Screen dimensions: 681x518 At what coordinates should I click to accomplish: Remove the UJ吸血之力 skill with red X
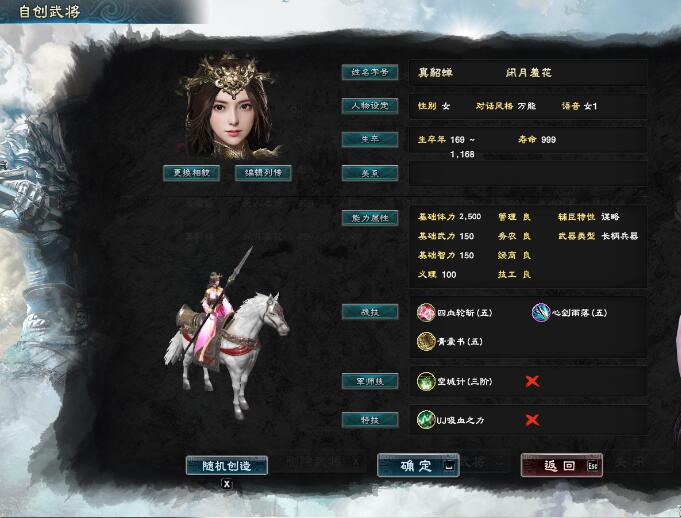pos(532,420)
